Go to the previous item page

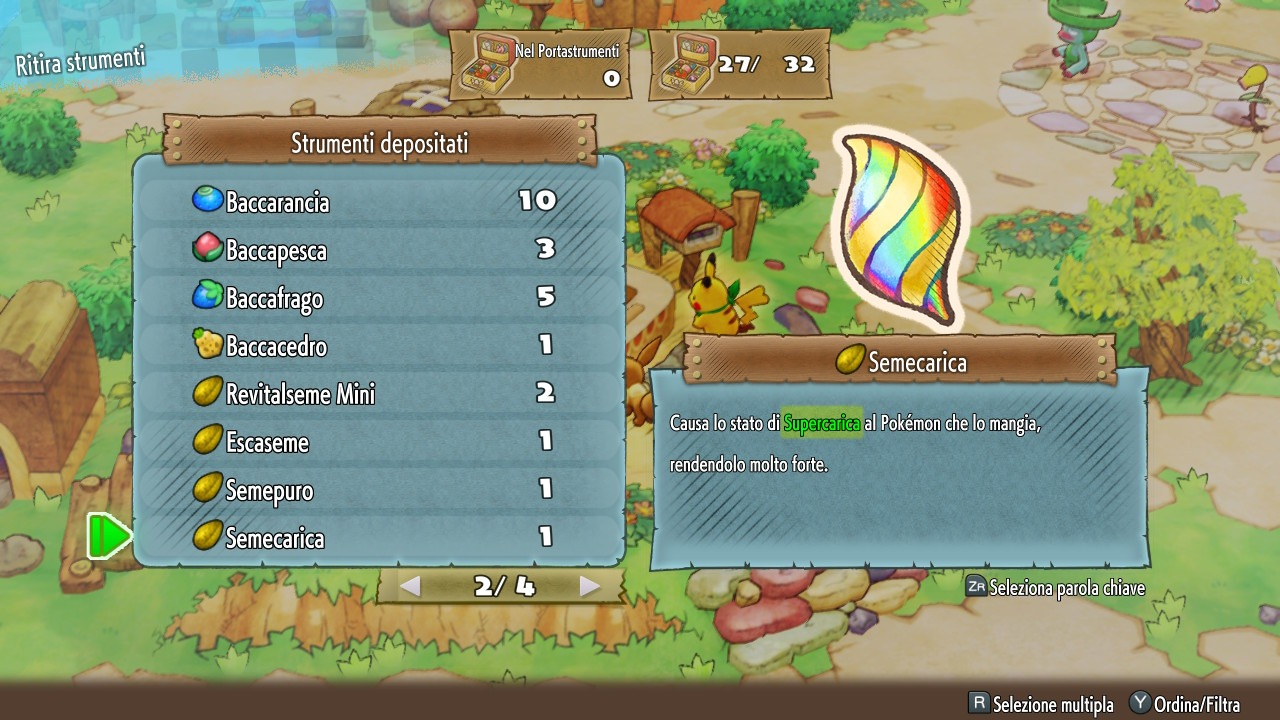tap(410, 587)
